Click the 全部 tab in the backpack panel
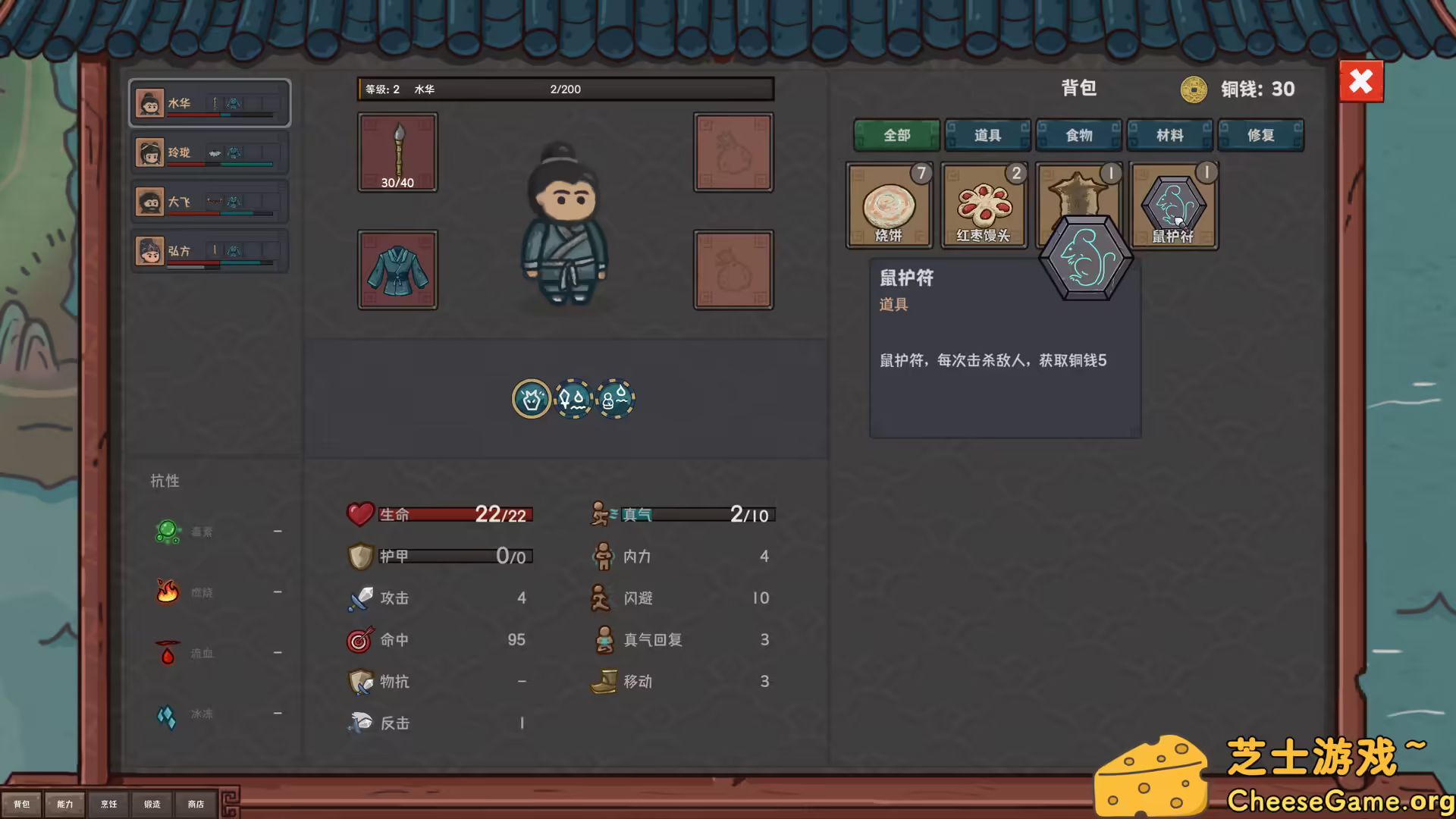 [x=896, y=135]
